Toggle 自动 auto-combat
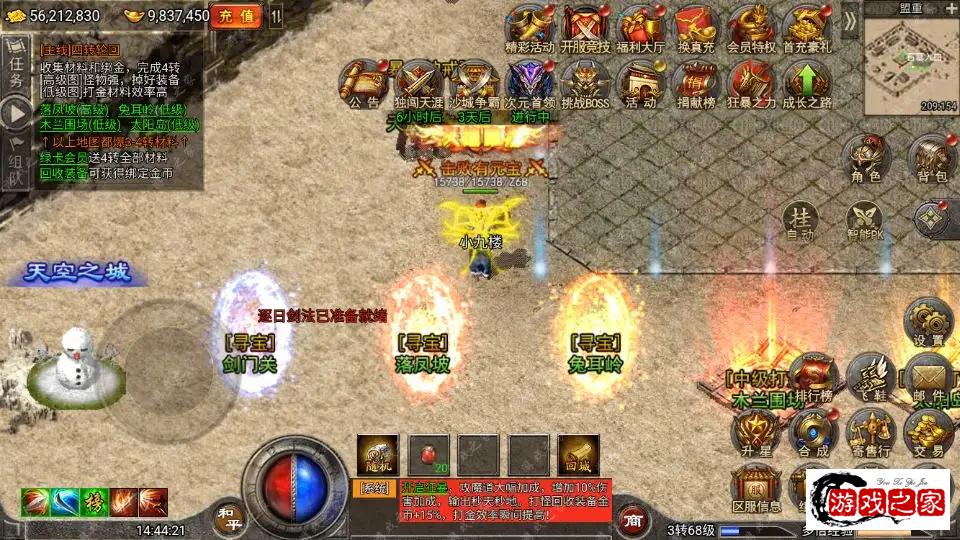This screenshot has height=540, width=960. point(800,220)
